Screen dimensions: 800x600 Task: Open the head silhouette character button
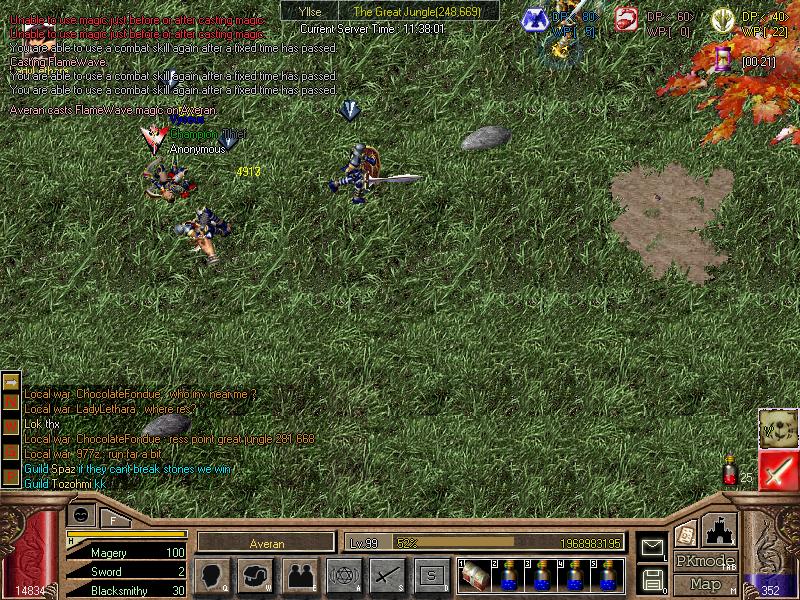click(x=212, y=575)
